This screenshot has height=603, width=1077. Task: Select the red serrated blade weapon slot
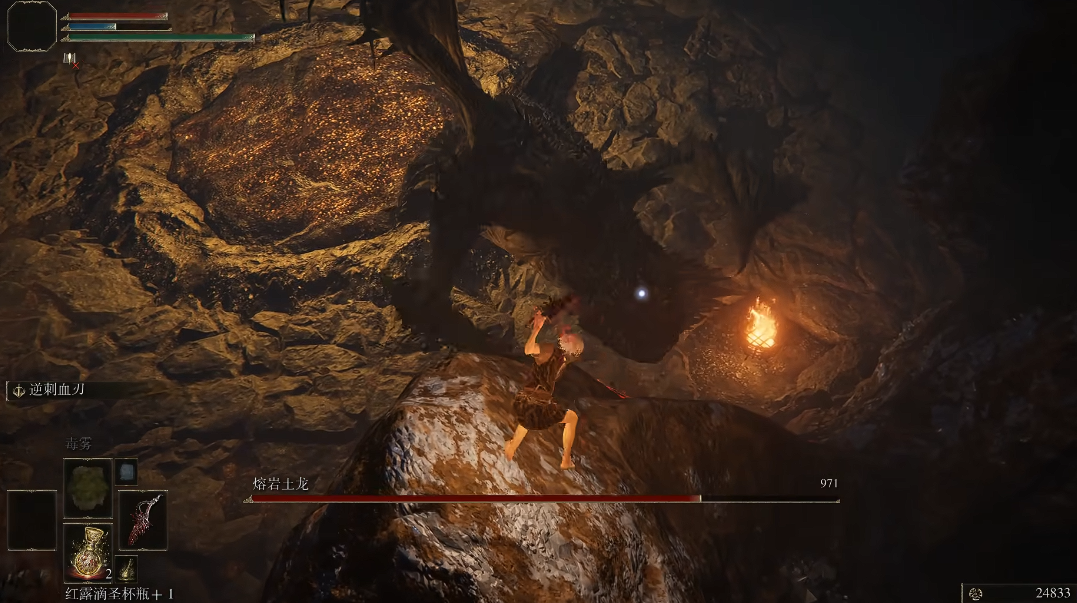[142, 519]
